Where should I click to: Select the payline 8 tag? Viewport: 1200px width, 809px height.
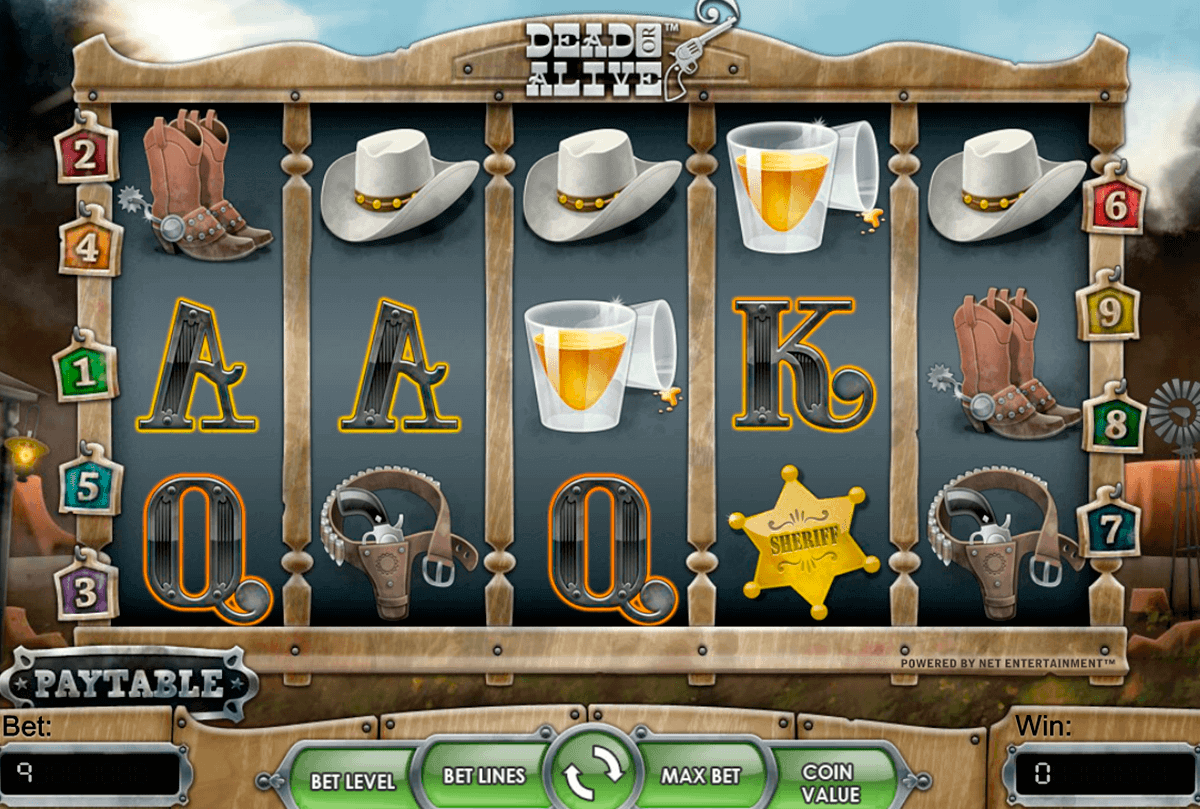[x=1113, y=425]
